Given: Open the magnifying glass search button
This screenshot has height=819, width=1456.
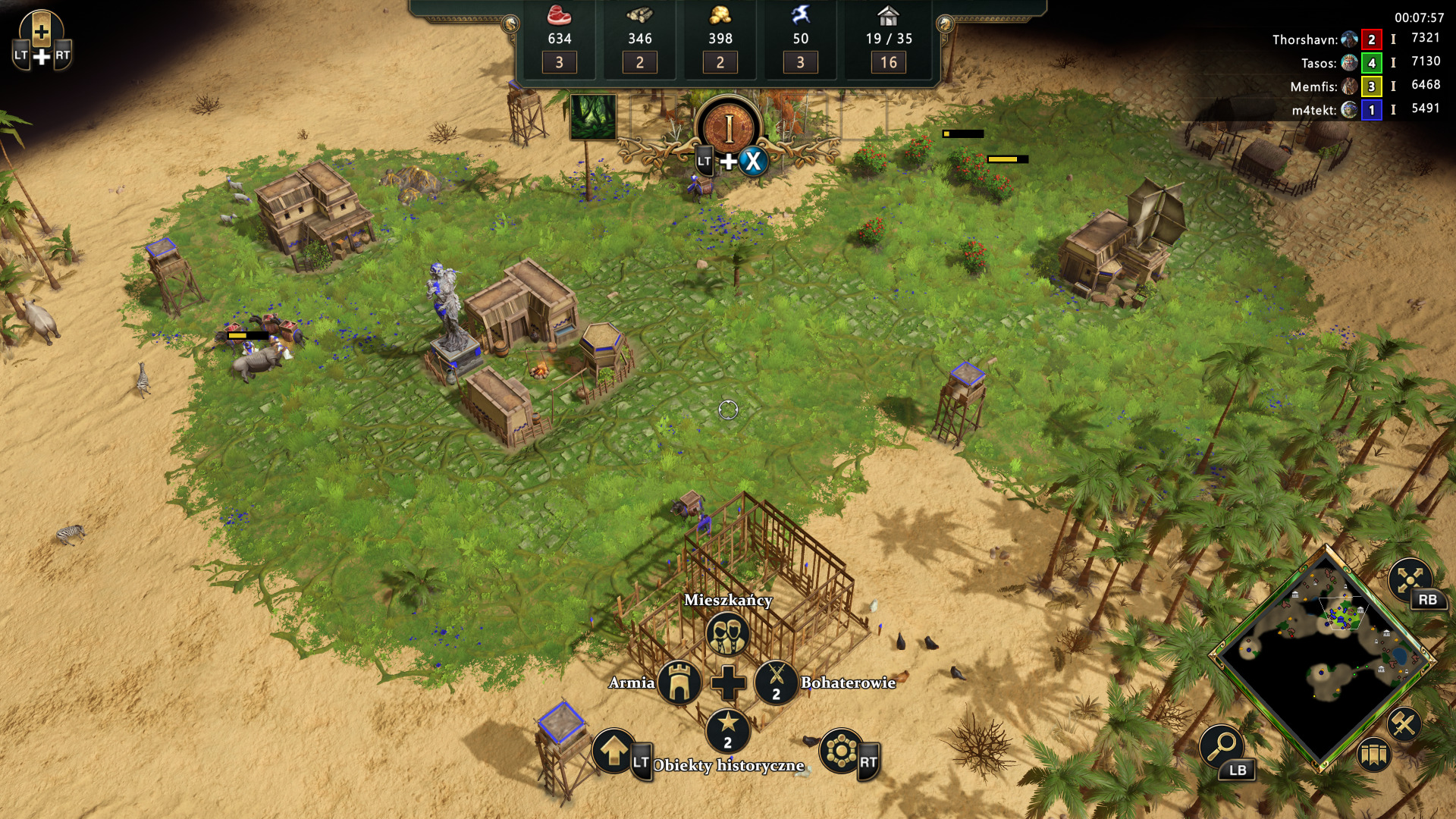Looking at the screenshot, I should pyautogui.click(x=1221, y=745).
